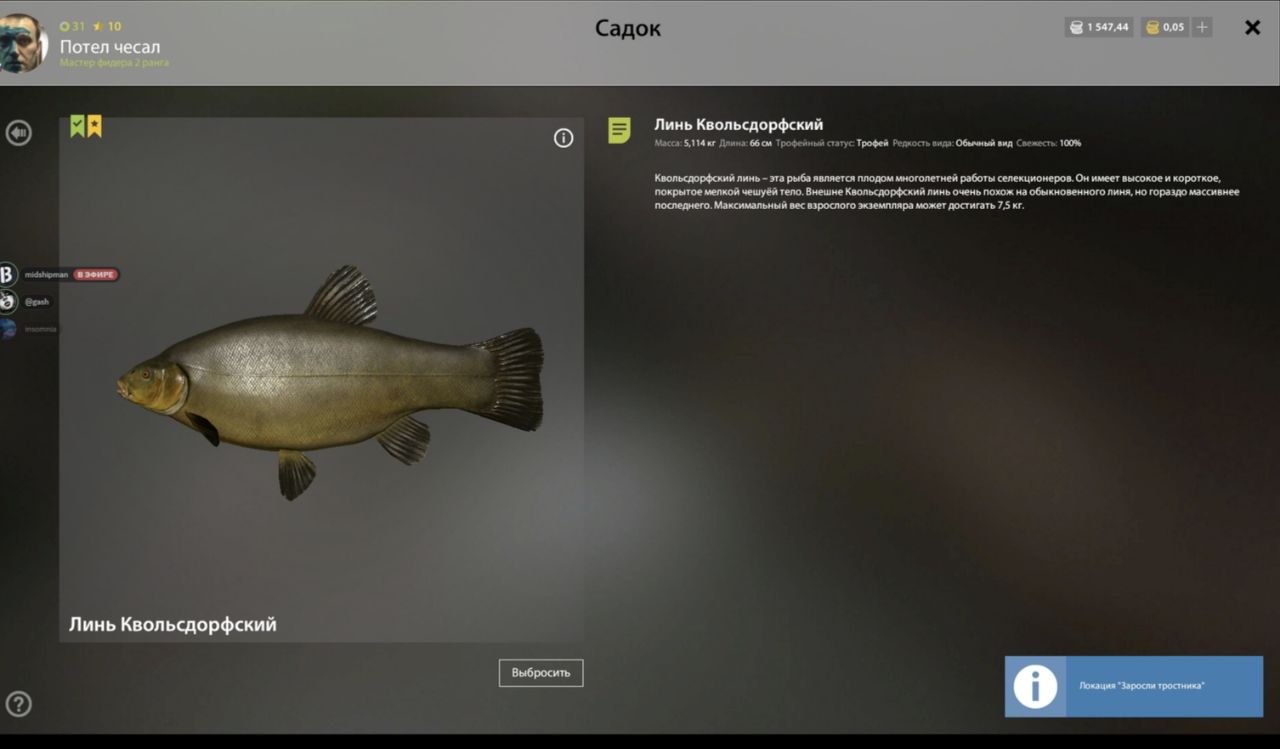1280x749 pixels.
Task: Open help with the question mark icon
Action: 18,704
